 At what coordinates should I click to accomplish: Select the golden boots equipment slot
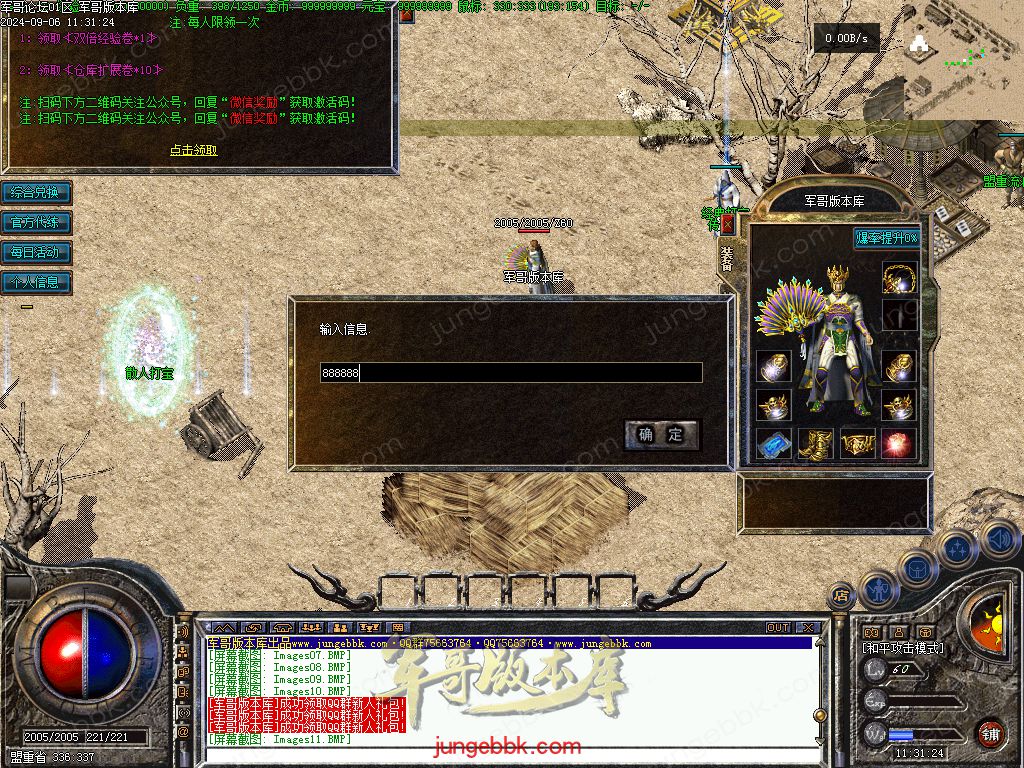coord(815,443)
